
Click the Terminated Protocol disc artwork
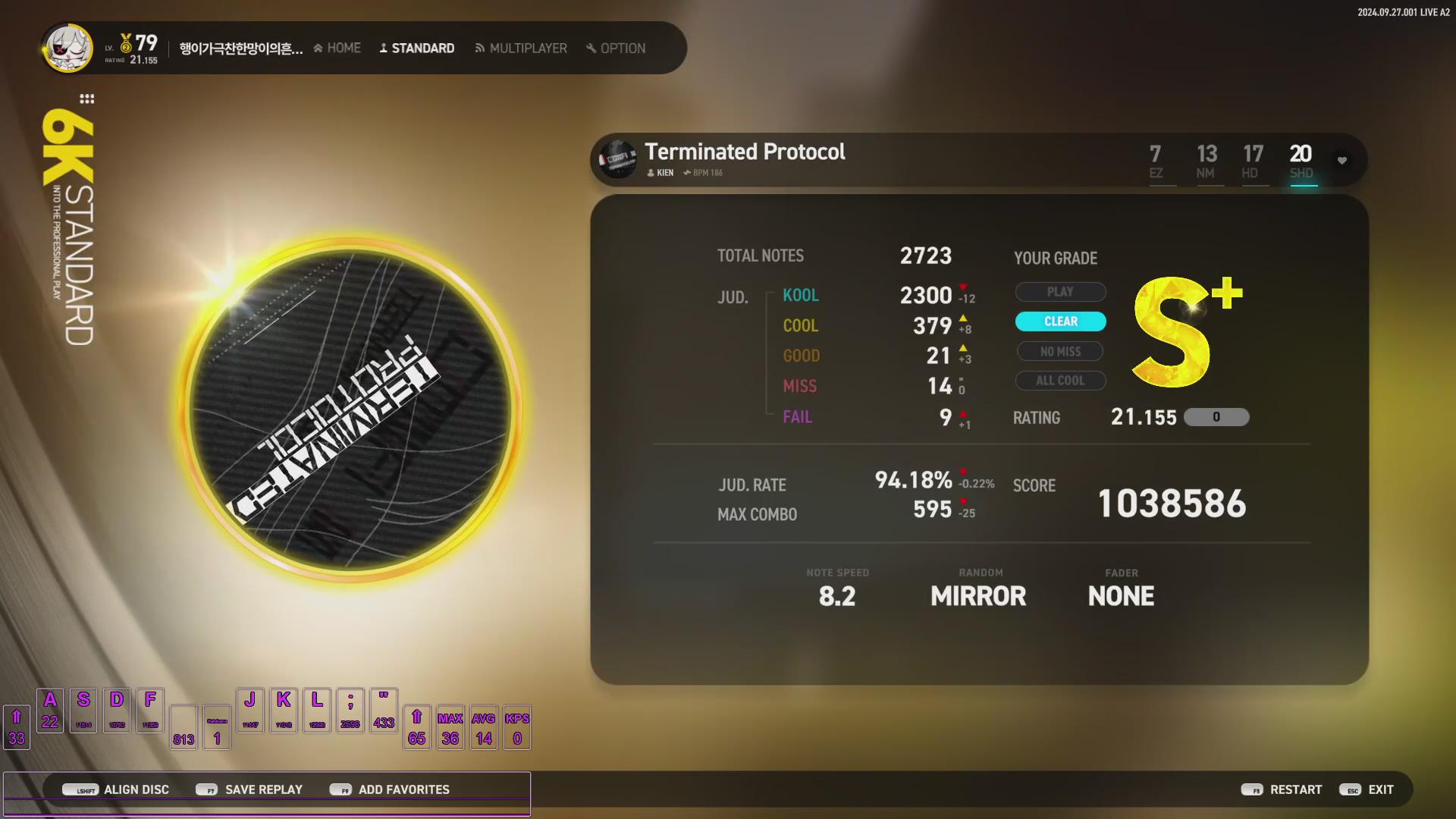pos(350,411)
